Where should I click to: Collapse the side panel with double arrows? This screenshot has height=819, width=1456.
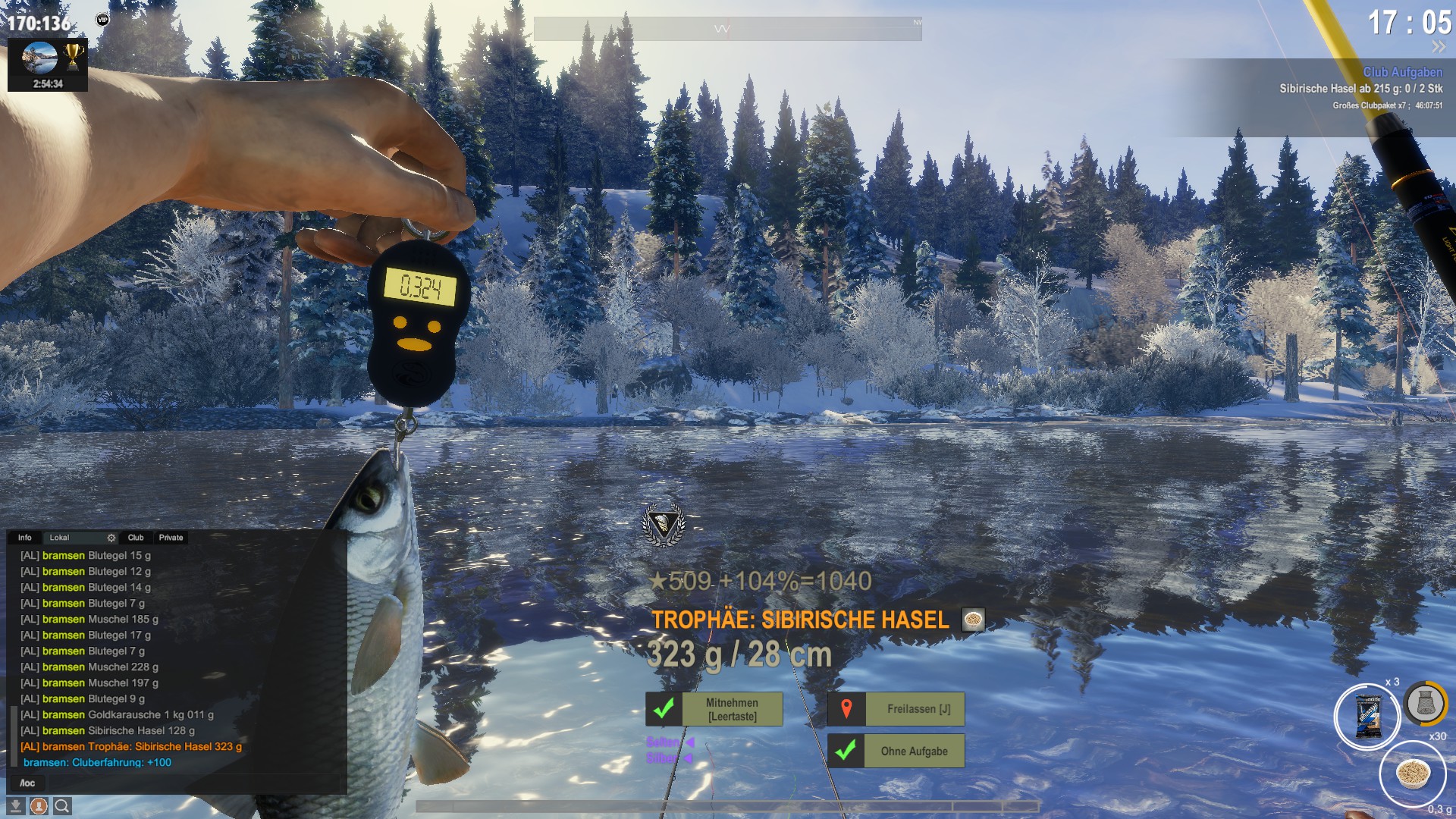tap(1439, 47)
